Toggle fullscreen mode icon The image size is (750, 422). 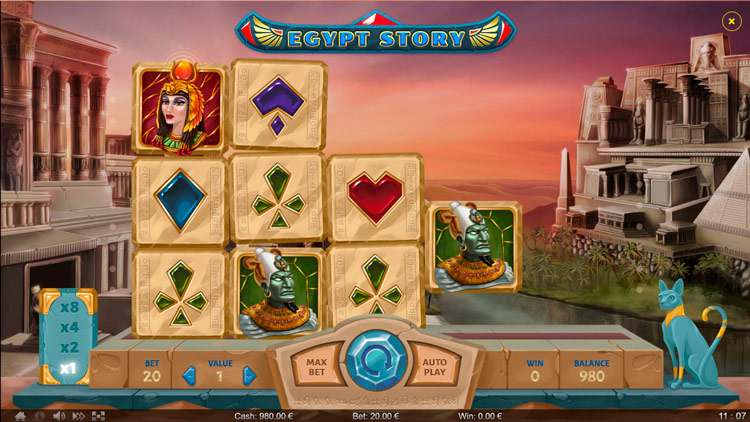pos(99,415)
